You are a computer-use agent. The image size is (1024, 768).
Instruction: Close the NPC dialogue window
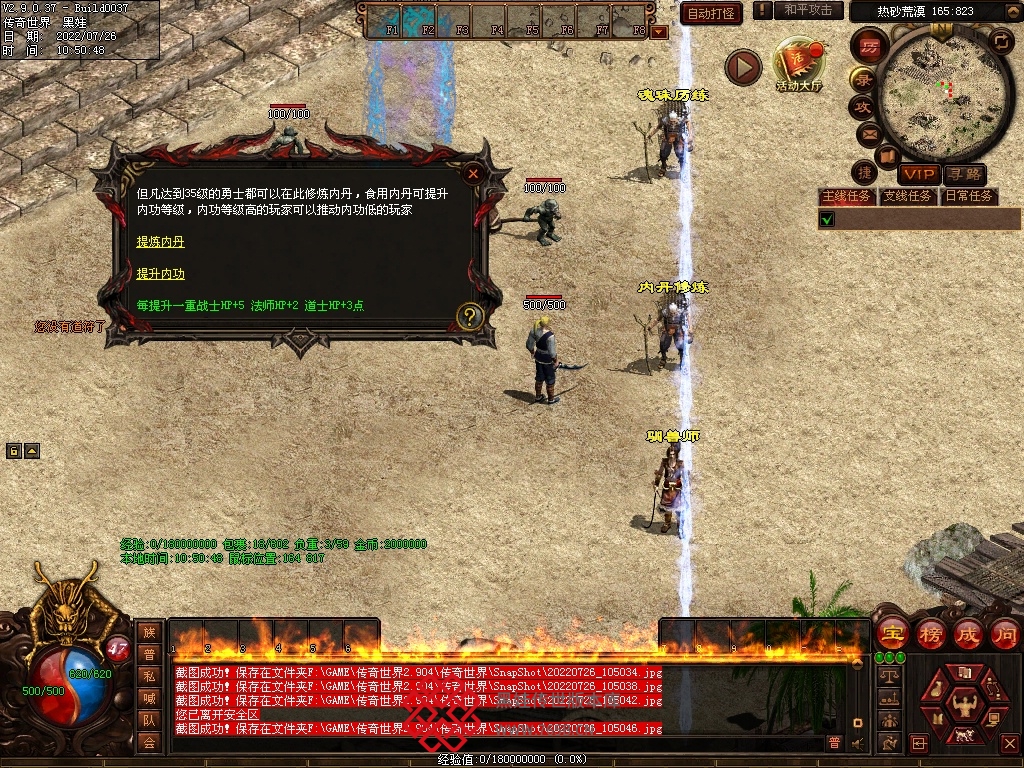pos(473,172)
